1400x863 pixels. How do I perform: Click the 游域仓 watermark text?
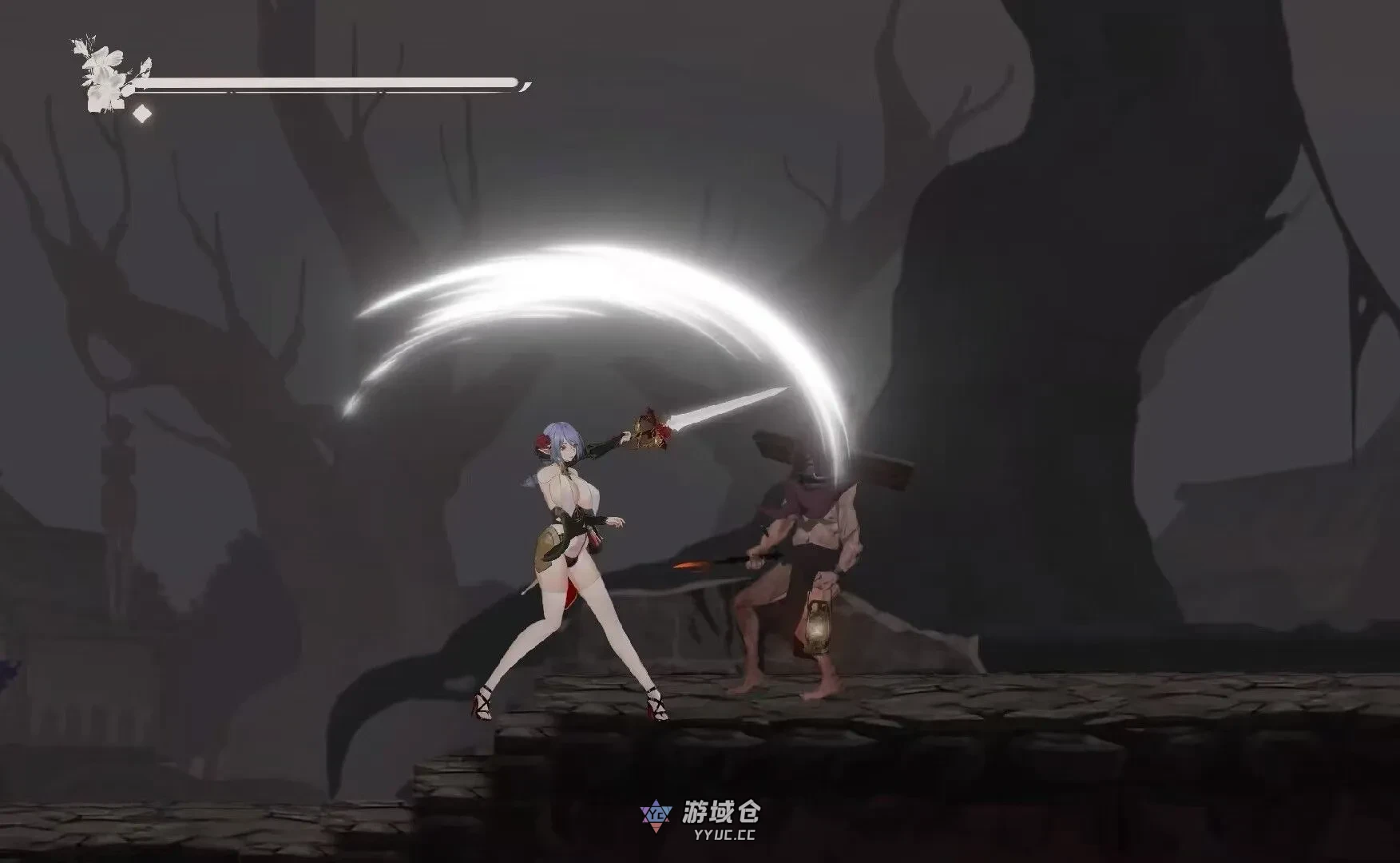(721, 811)
